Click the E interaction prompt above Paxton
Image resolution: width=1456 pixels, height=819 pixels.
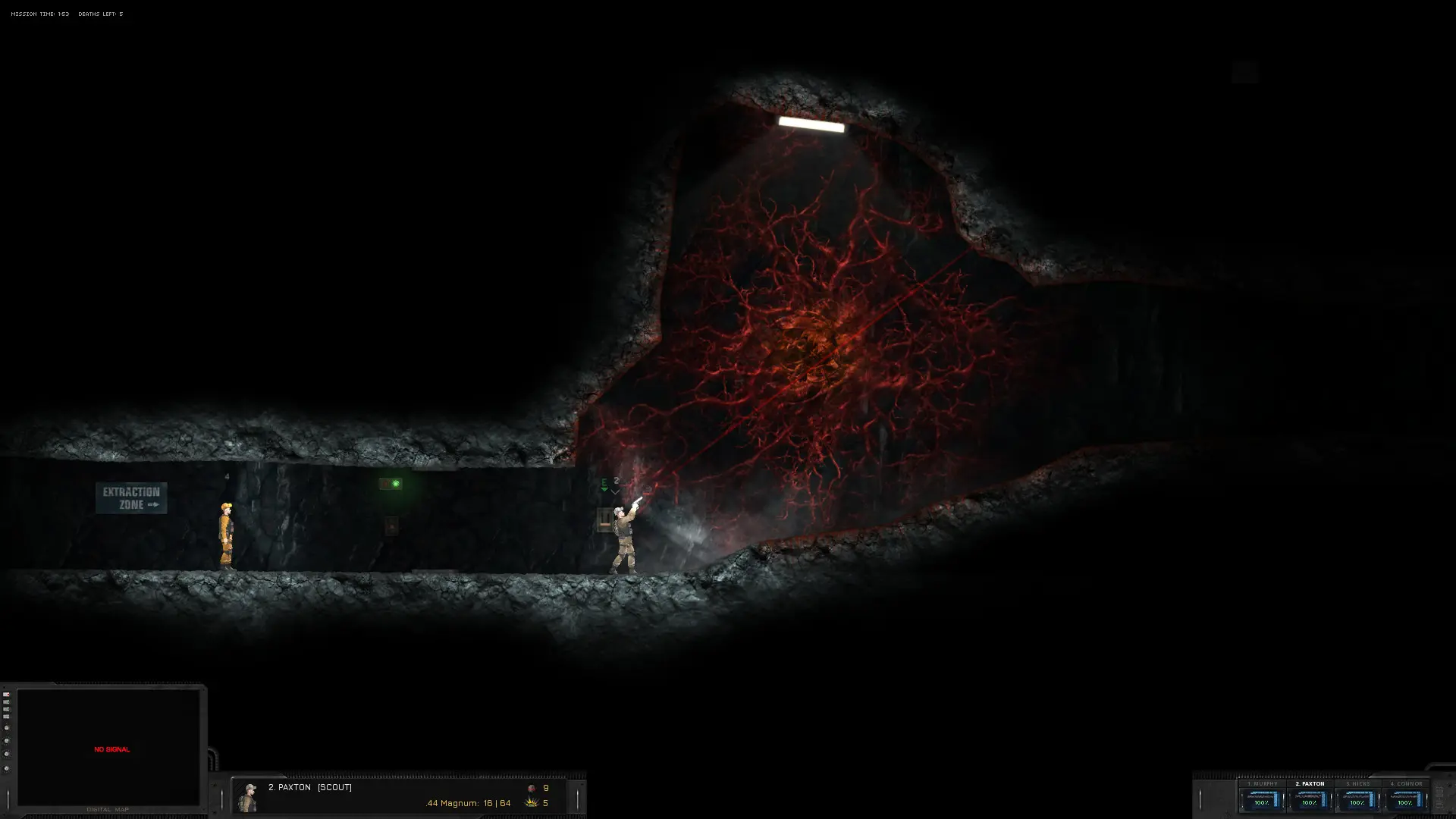point(603,481)
